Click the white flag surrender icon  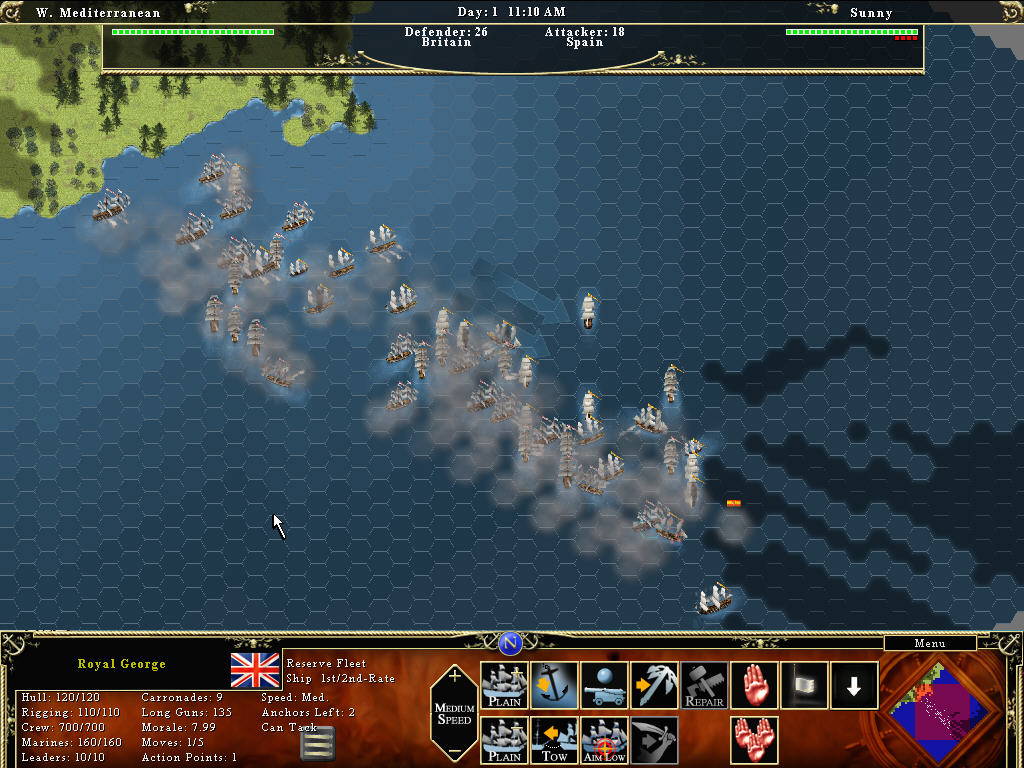click(x=805, y=686)
